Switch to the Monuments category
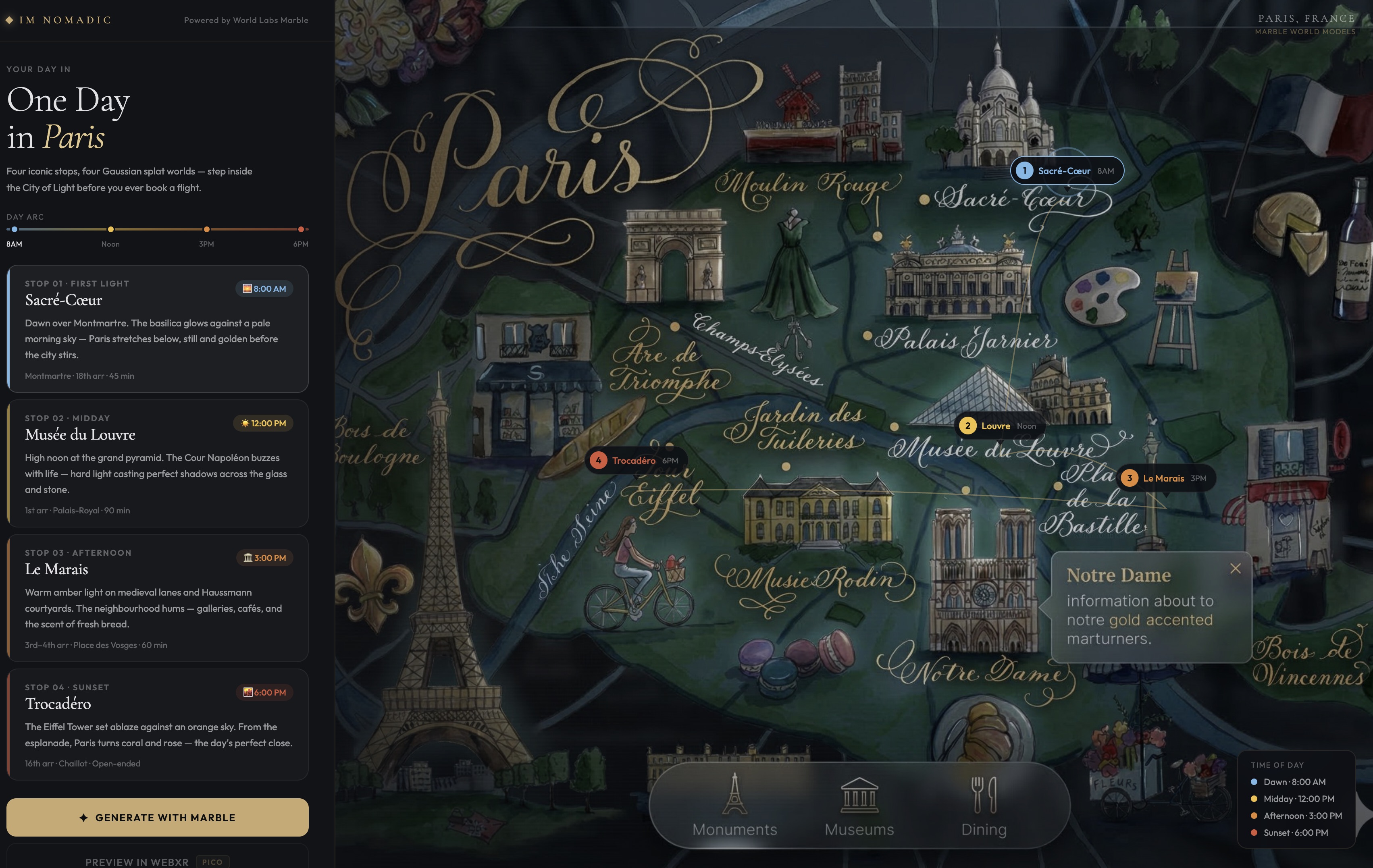The image size is (1373, 868). [734, 805]
